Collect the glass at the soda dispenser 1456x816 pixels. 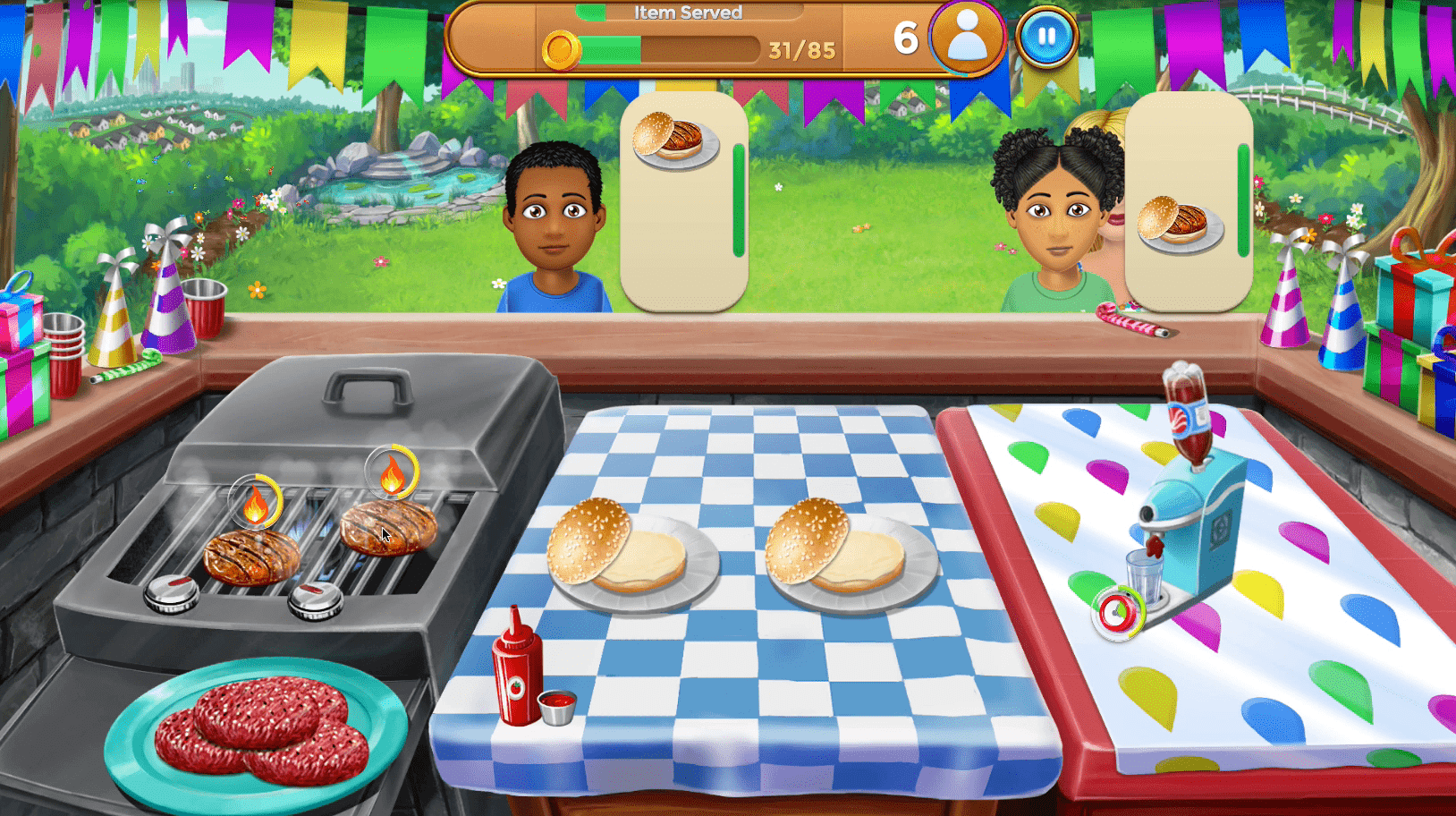(x=1143, y=577)
